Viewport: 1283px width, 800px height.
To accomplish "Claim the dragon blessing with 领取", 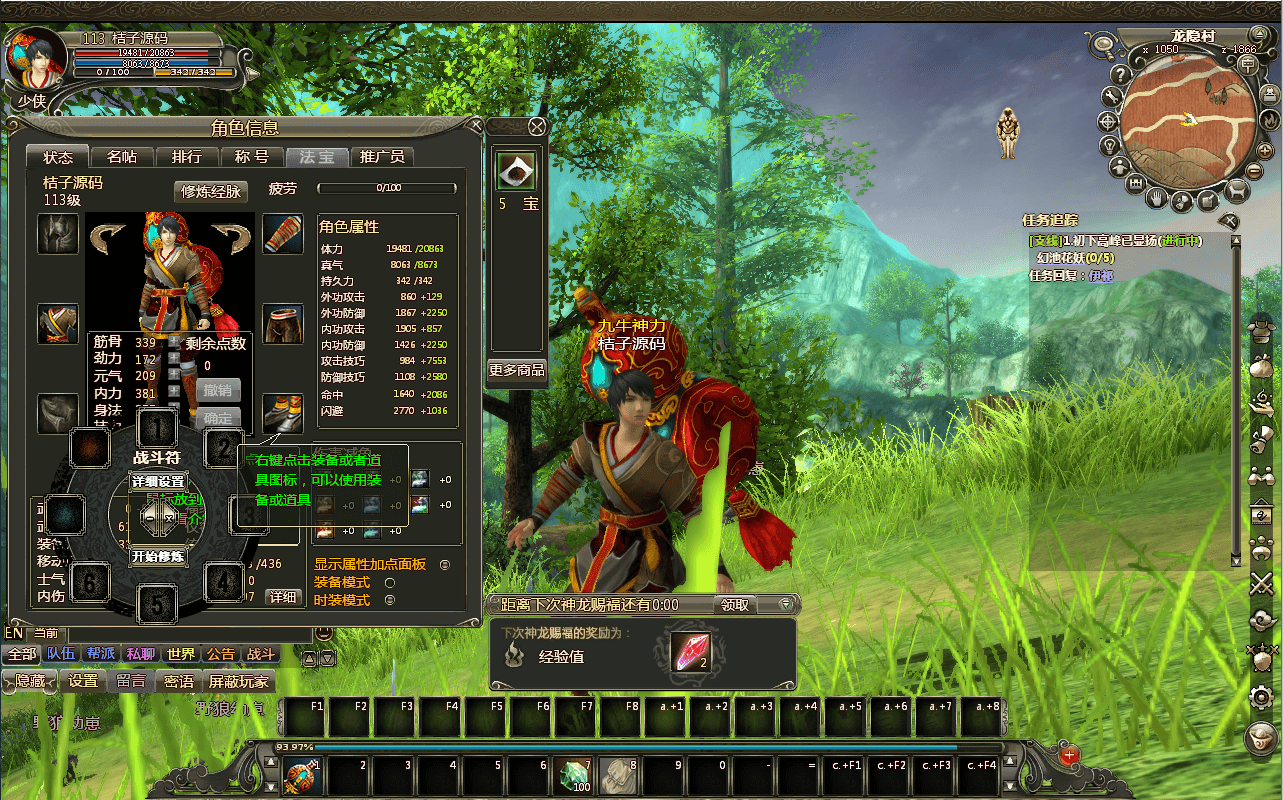I will (x=734, y=604).
